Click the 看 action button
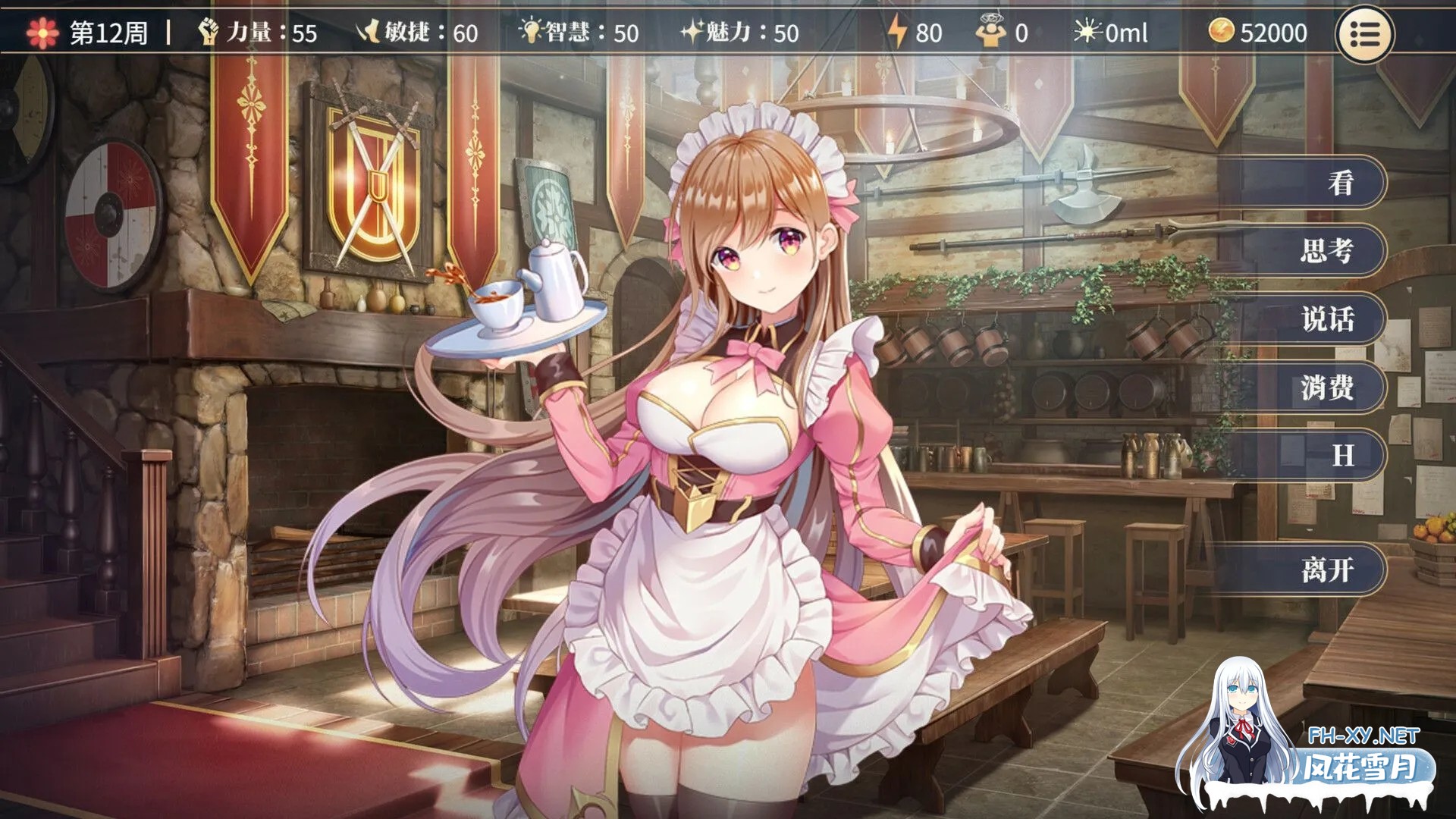 (1341, 182)
